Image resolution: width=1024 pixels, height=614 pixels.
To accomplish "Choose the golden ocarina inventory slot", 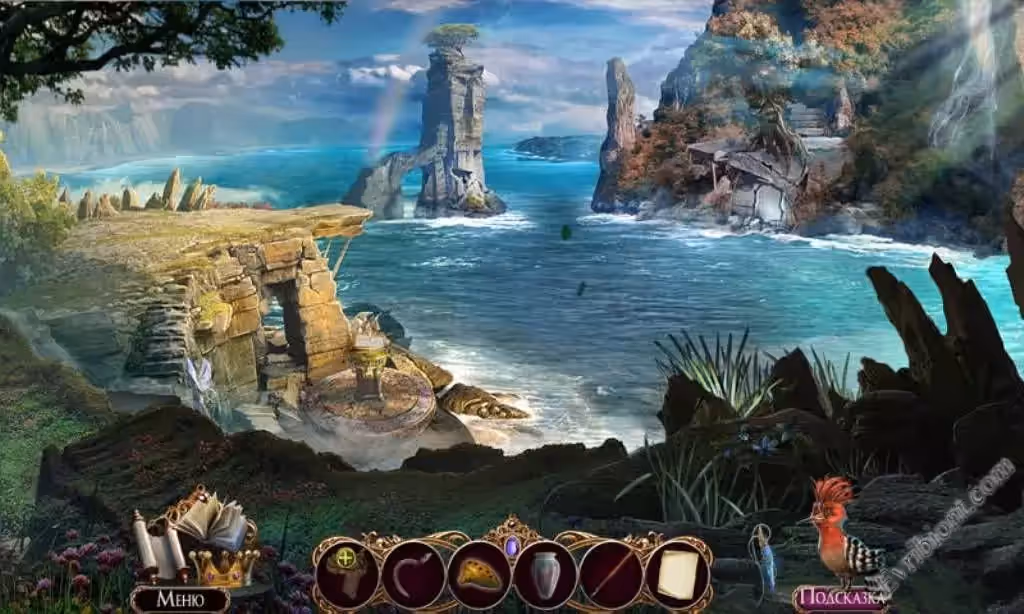I will pos(479,574).
